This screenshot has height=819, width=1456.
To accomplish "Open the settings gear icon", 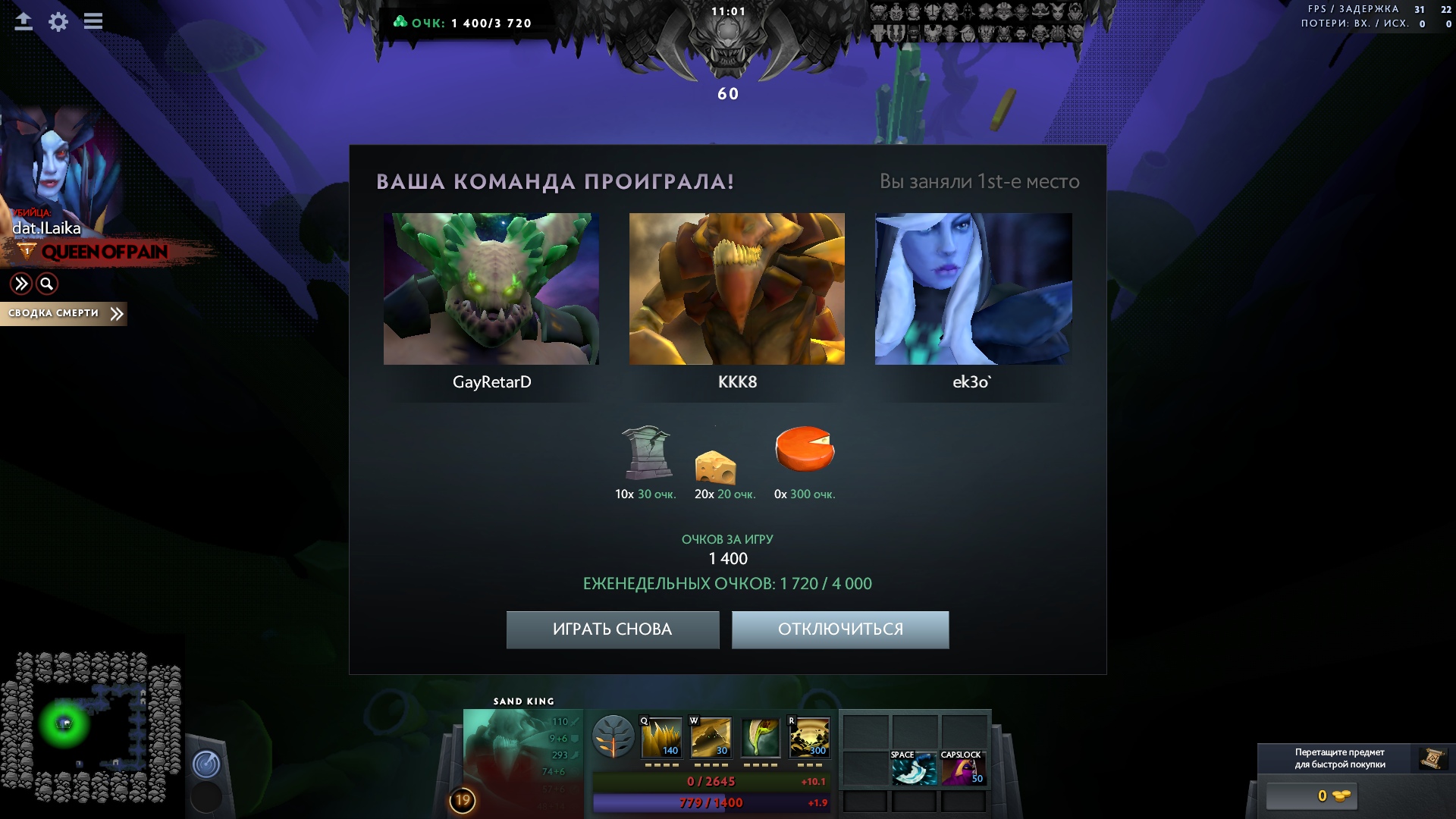I will coord(58,22).
